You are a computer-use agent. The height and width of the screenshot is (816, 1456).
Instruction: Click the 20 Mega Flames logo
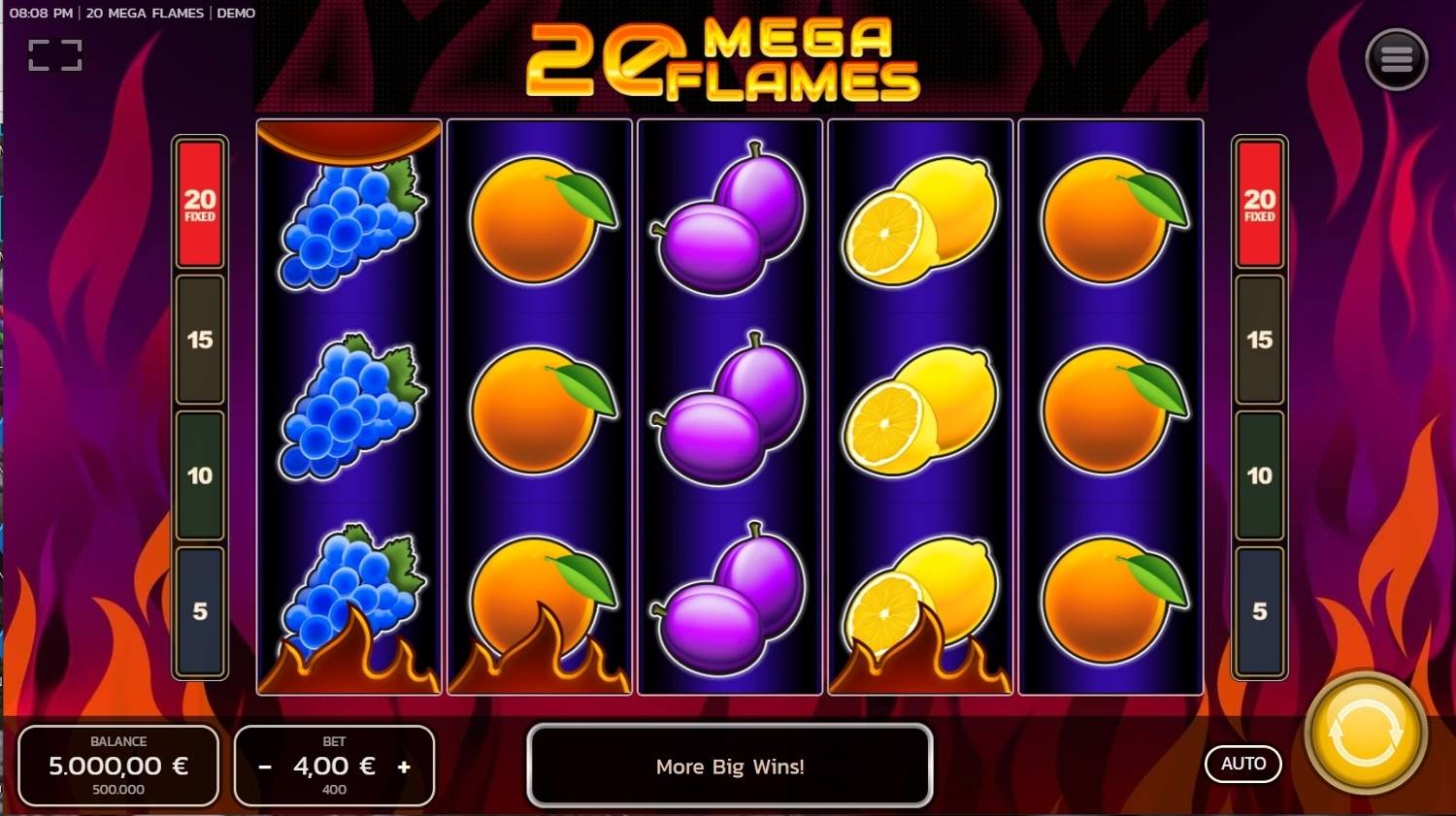(728, 60)
